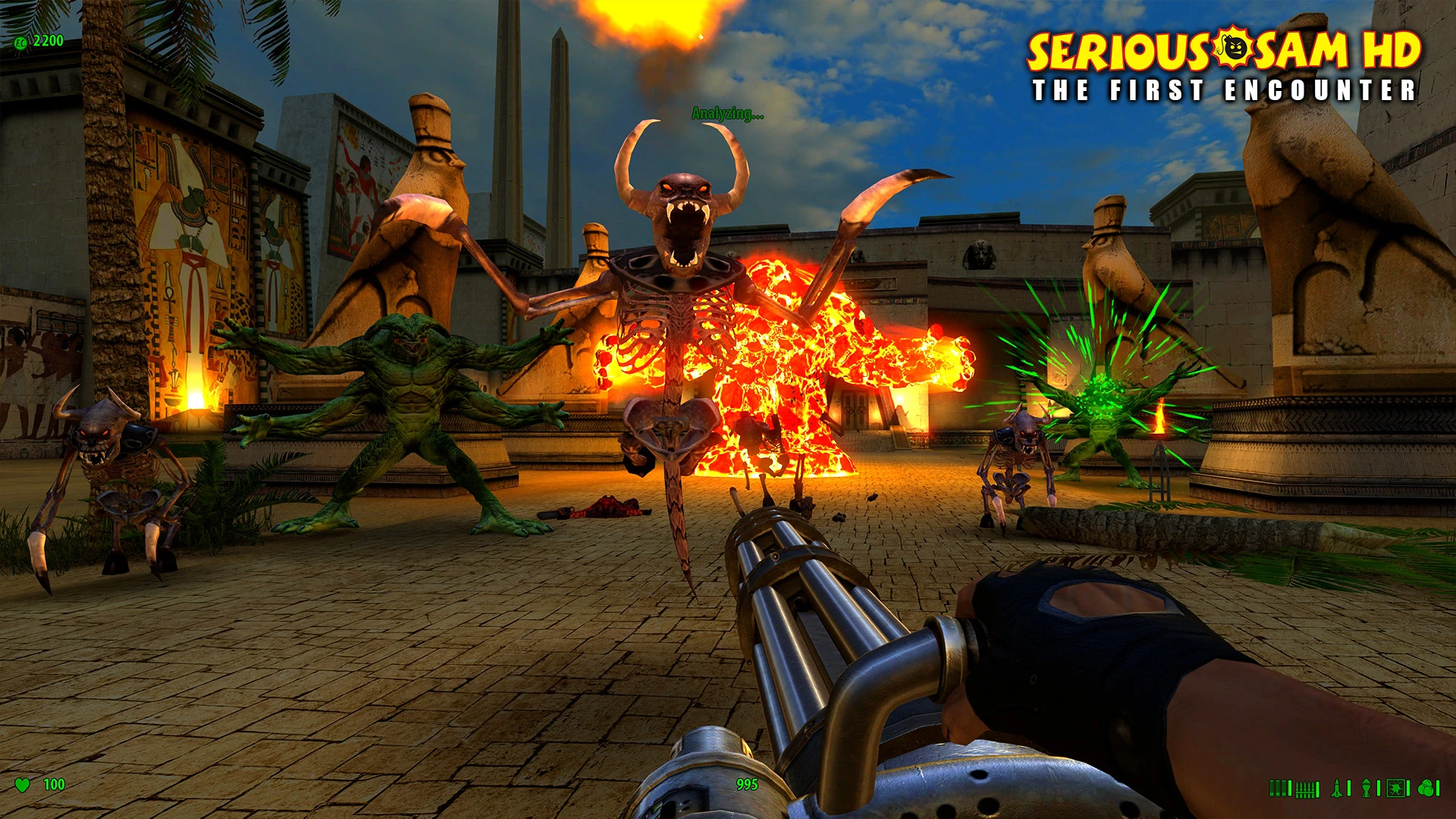Click the grenade ammo level bar
Screen dimensions: 1456x819
(1379, 789)
